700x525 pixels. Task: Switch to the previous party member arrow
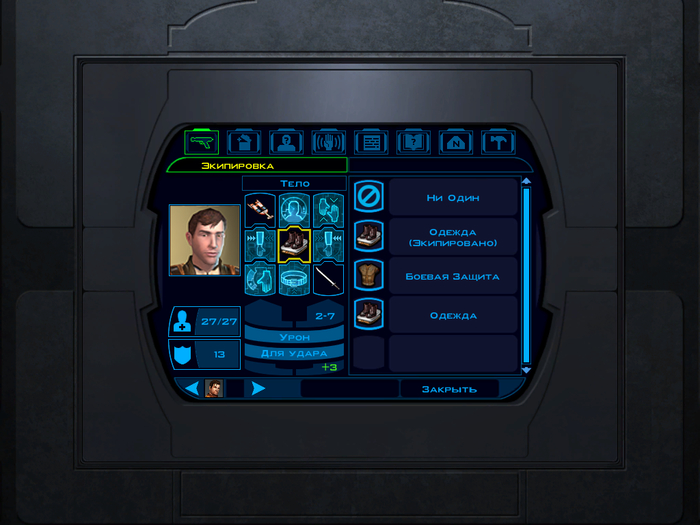(193, 388)
